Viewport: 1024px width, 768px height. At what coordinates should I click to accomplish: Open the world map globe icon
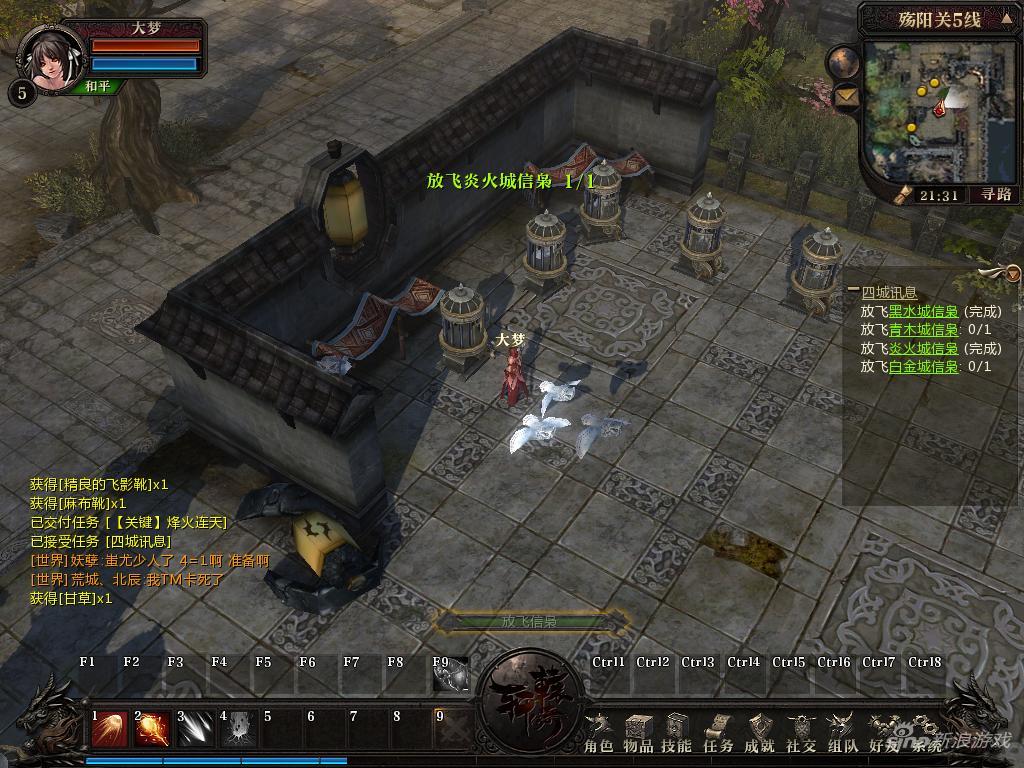[x=843, y=62]
